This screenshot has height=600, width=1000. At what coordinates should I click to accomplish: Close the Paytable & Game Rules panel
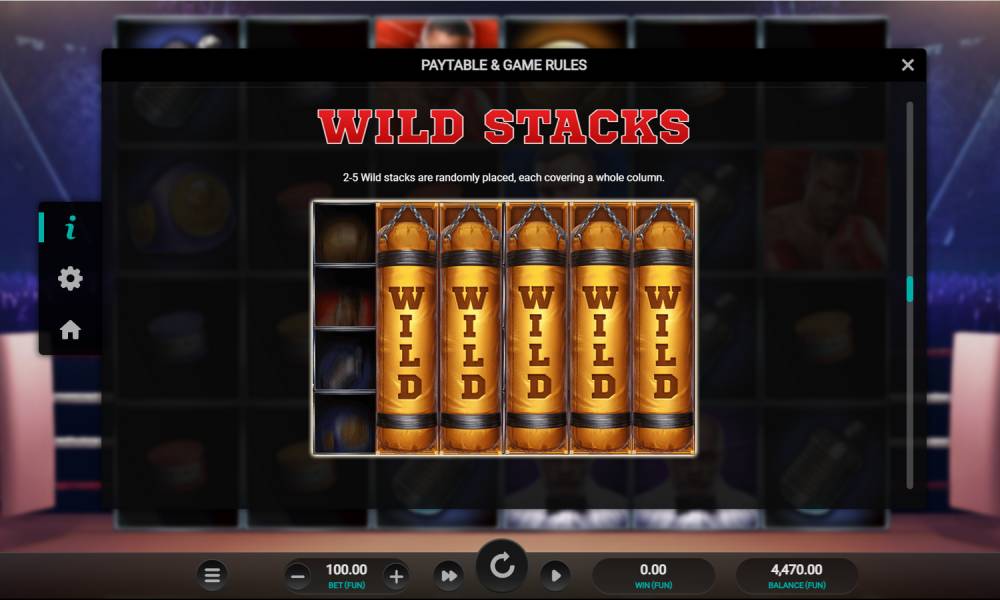pyautogui.click(x=907, y=65)
